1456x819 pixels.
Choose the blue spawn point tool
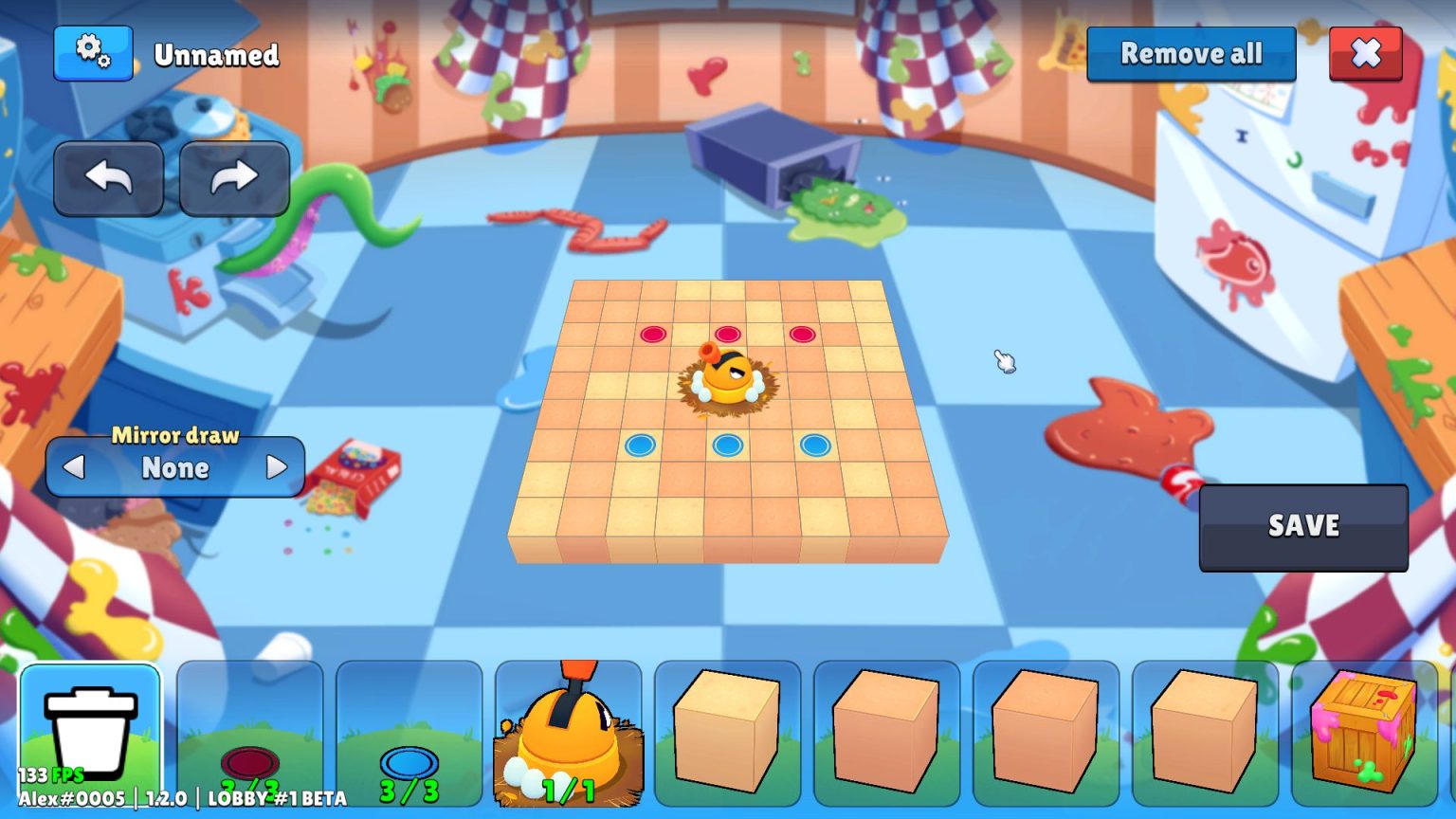(409, 735)
